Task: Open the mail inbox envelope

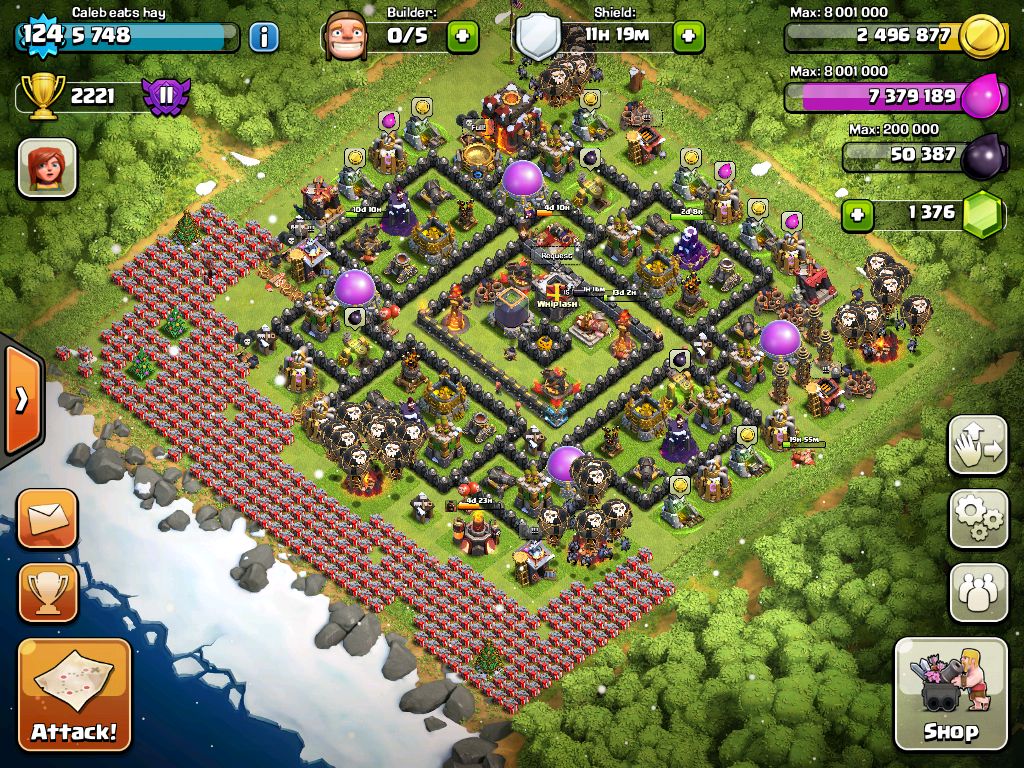Action: pyautogui.click(x=47, y=518)
